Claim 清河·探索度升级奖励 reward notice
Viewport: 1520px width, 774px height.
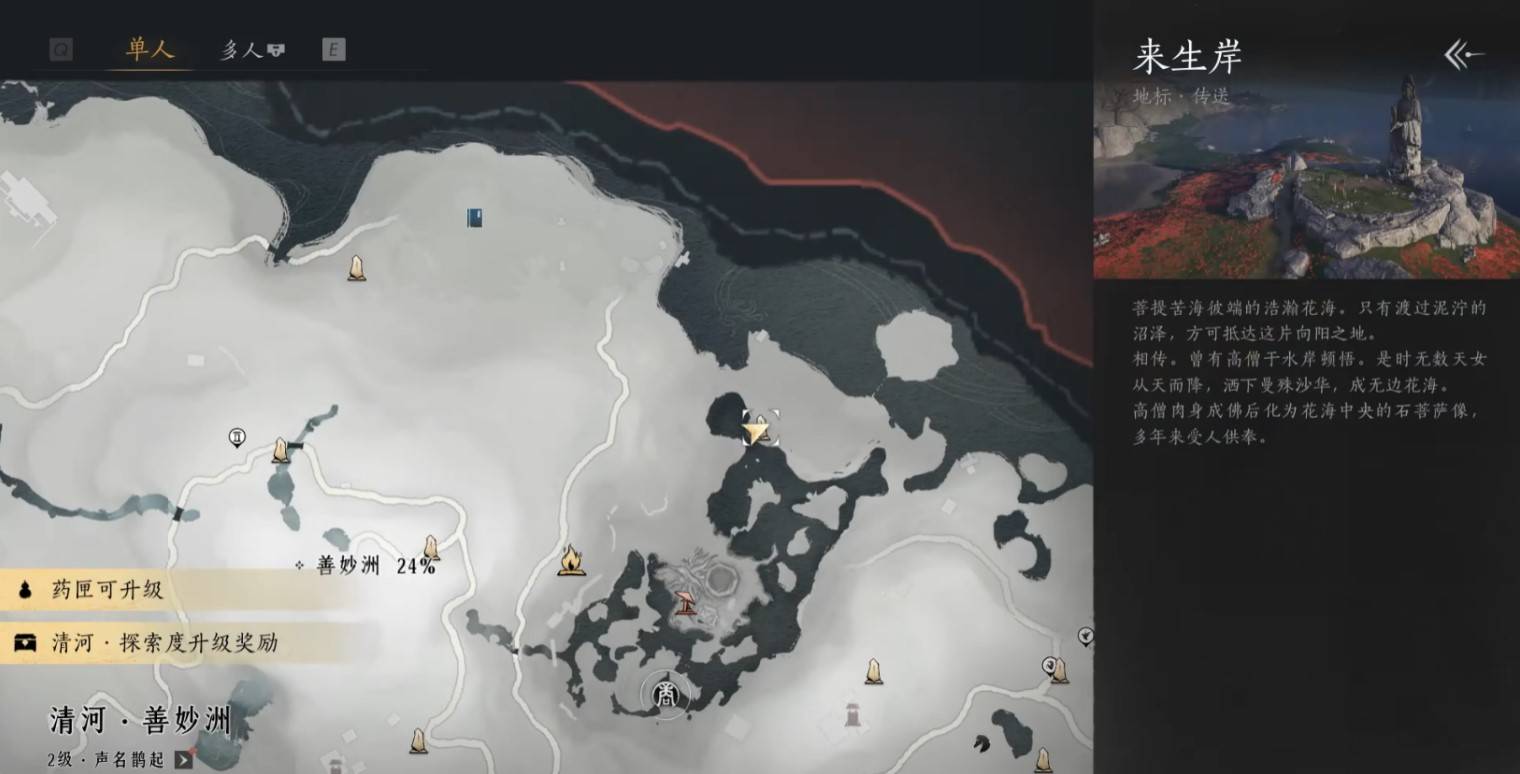[x=164, y=643]
